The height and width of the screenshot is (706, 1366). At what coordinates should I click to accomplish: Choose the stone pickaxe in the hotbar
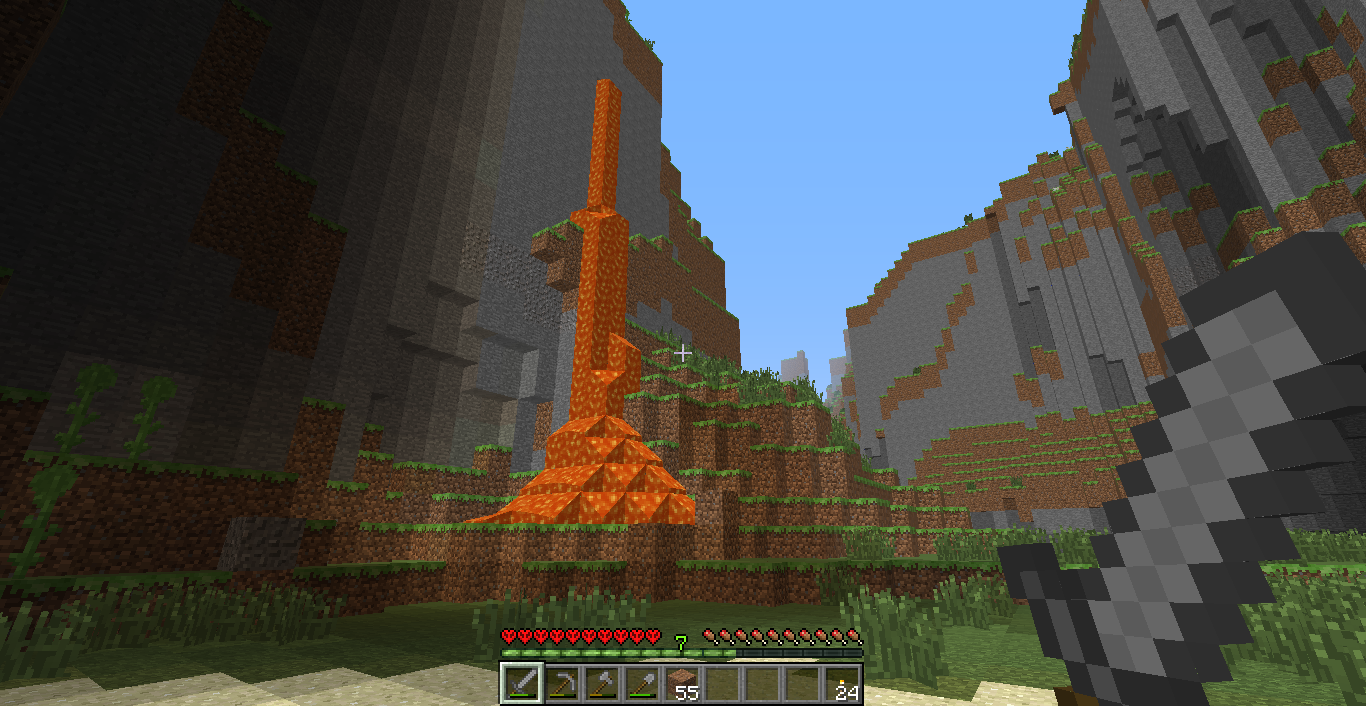point(562,683)
